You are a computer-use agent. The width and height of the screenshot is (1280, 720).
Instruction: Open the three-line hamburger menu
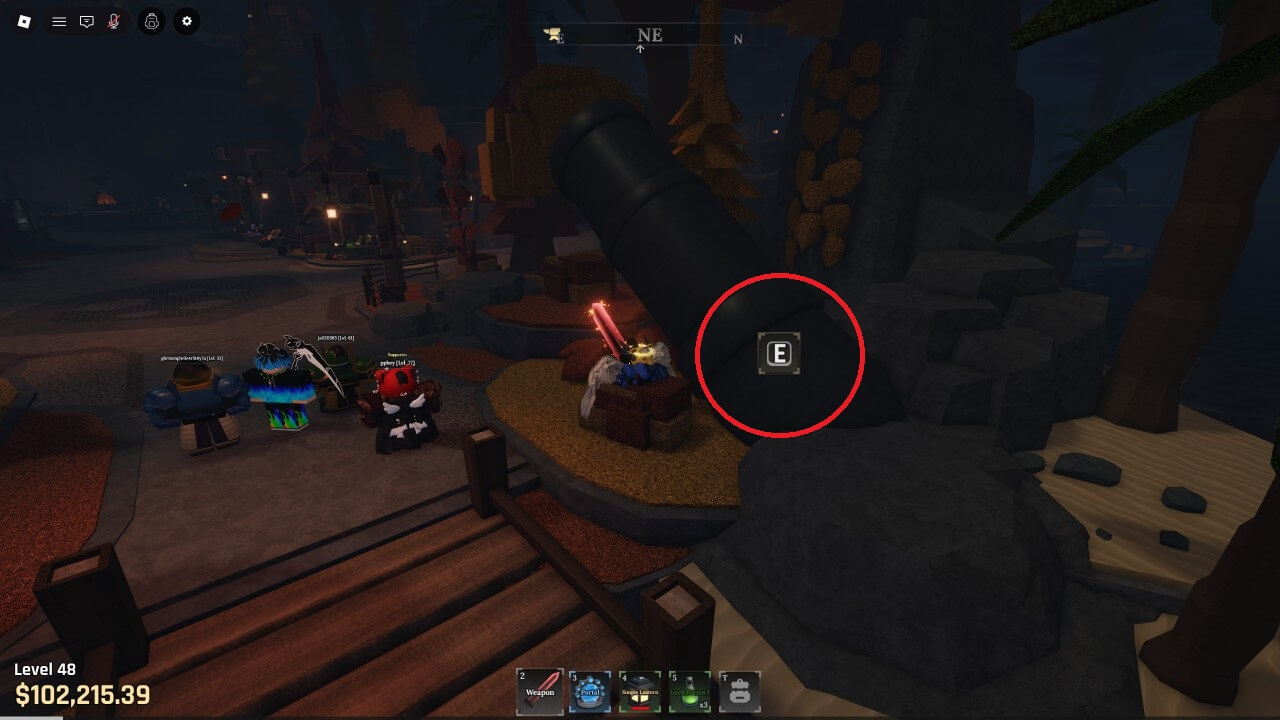point(59,21)
